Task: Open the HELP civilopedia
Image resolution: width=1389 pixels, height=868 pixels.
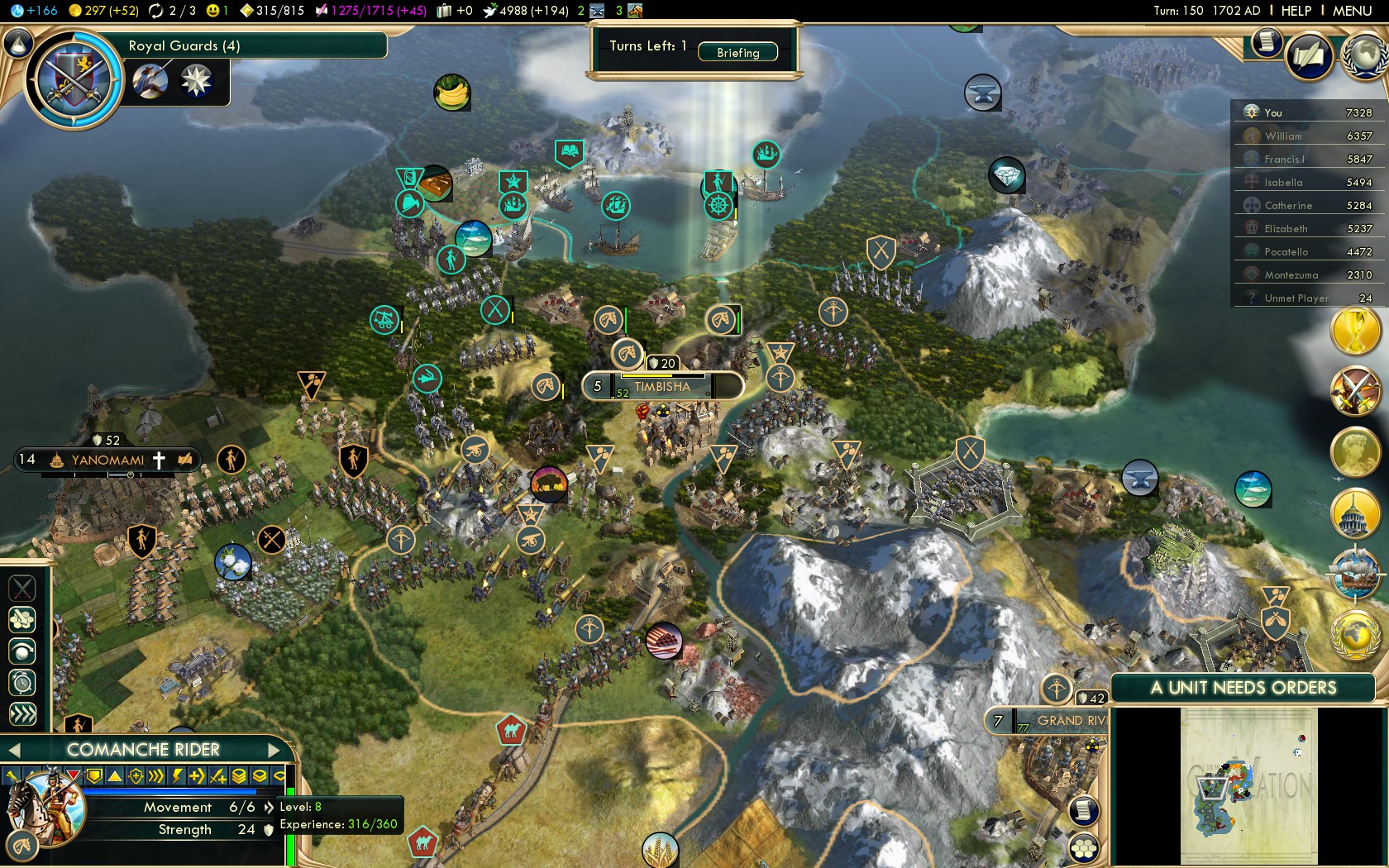Action: pyautogui.click(x=1296, y=11)
